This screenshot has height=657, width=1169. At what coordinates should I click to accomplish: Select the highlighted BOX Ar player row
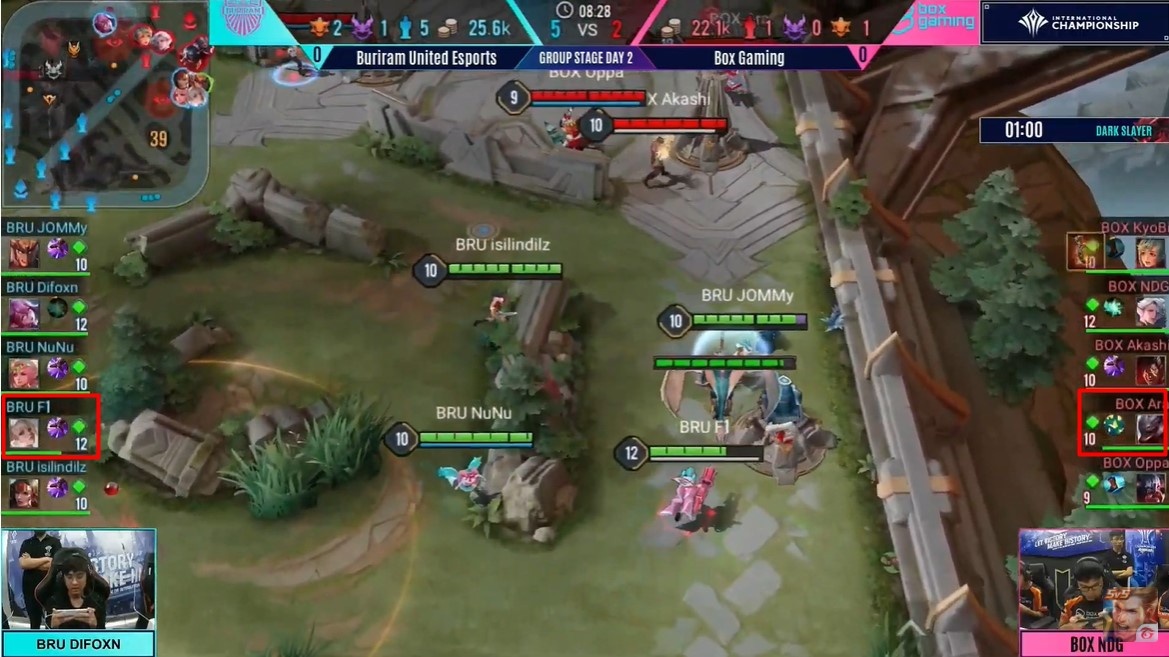pyautogui.click(x=1123, y=423)
